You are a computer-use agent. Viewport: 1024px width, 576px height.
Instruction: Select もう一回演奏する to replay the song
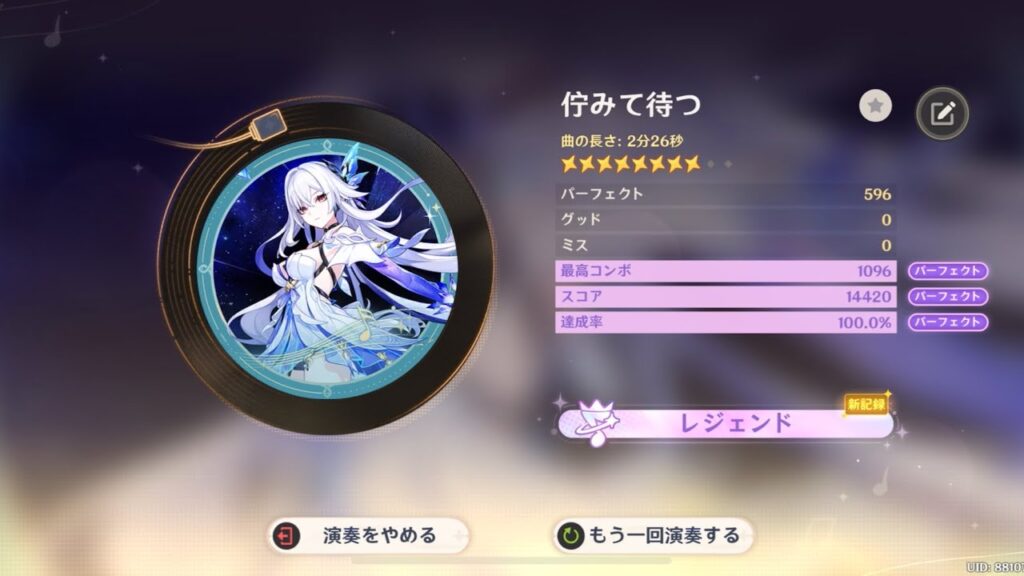coord(654,535)
